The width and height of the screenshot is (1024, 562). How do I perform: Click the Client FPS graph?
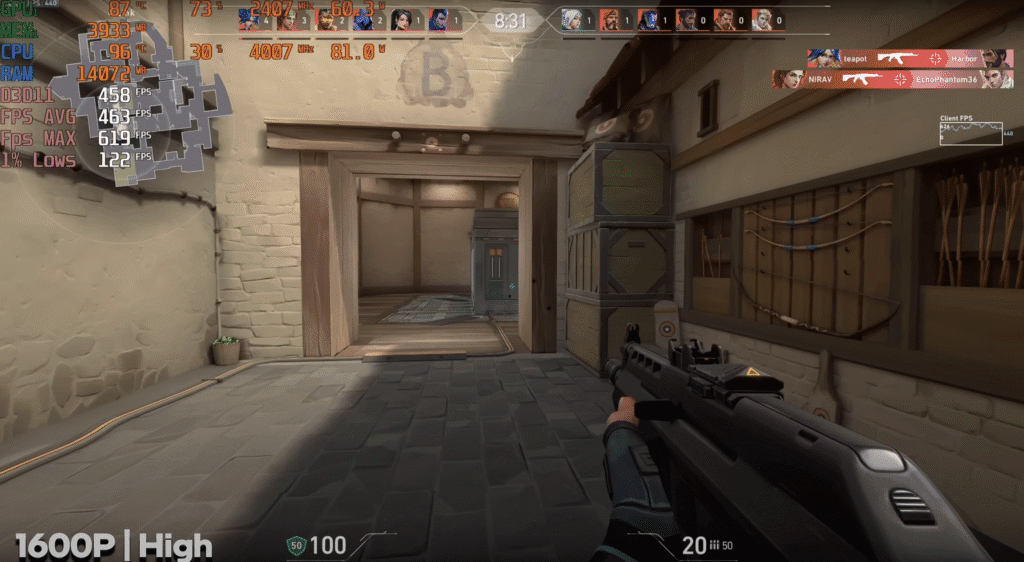(x=970, y=133)
